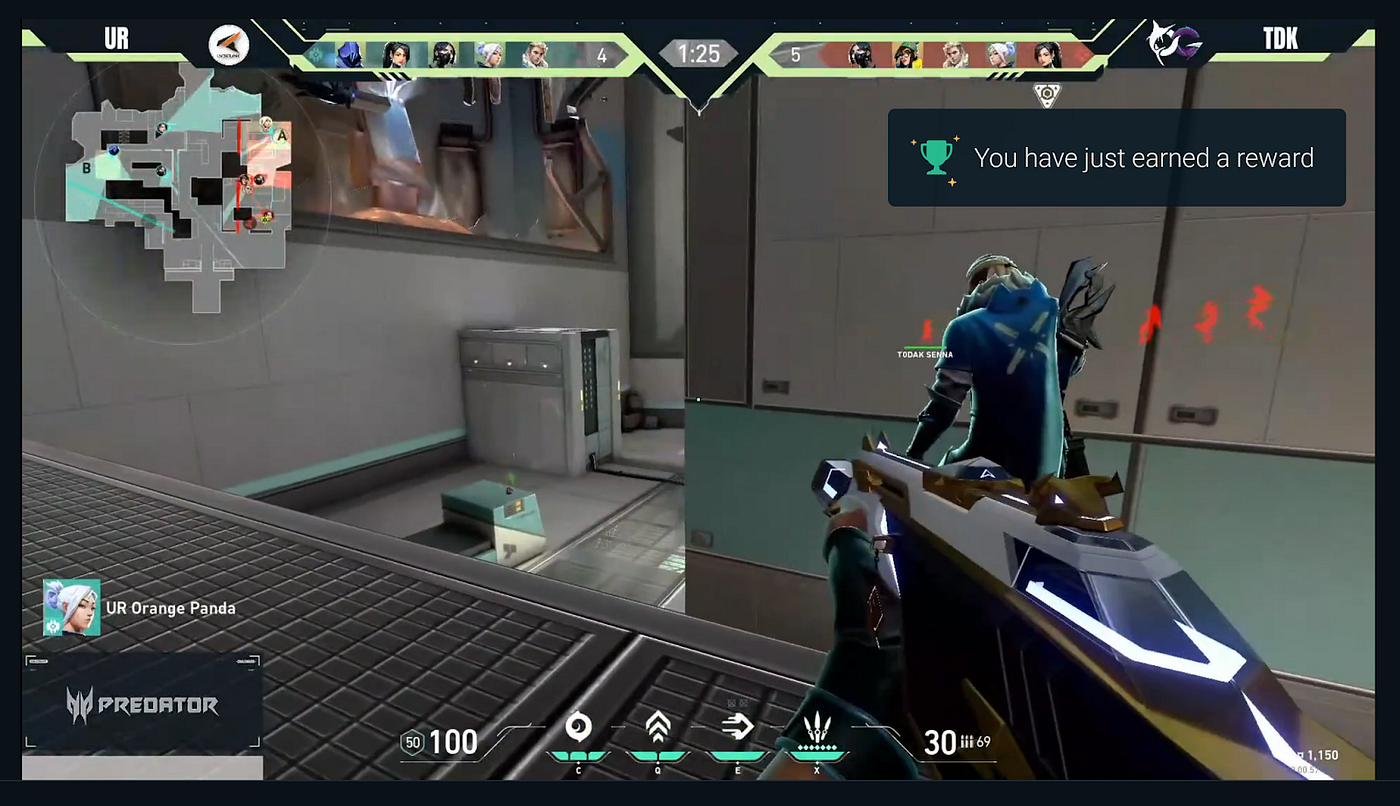Open the "You have just earned a reward" notification
Viewport: 1400px width, 806px height.
(x=1116, y=158)
